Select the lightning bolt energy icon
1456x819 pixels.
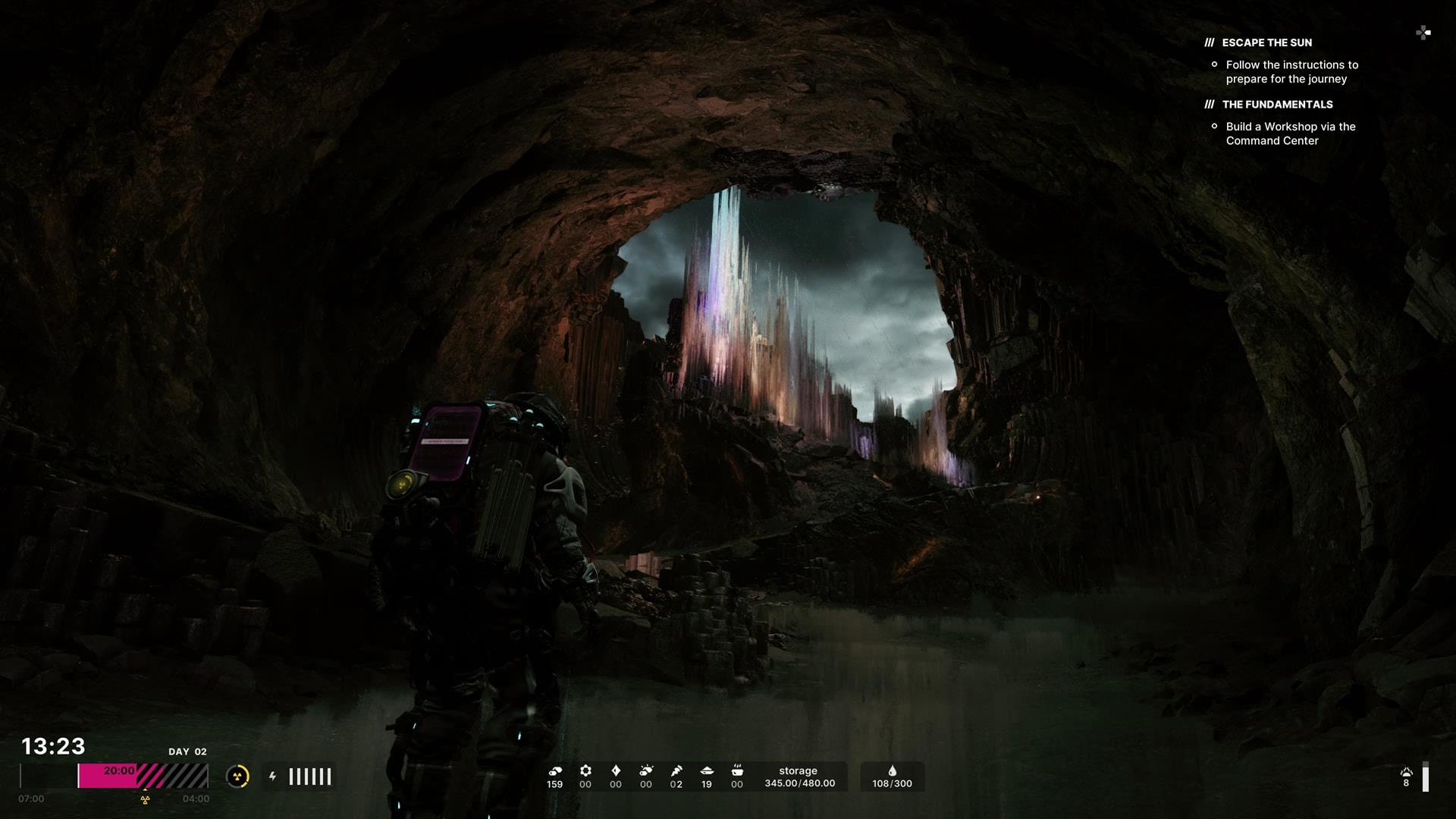(x=272, y=777)
